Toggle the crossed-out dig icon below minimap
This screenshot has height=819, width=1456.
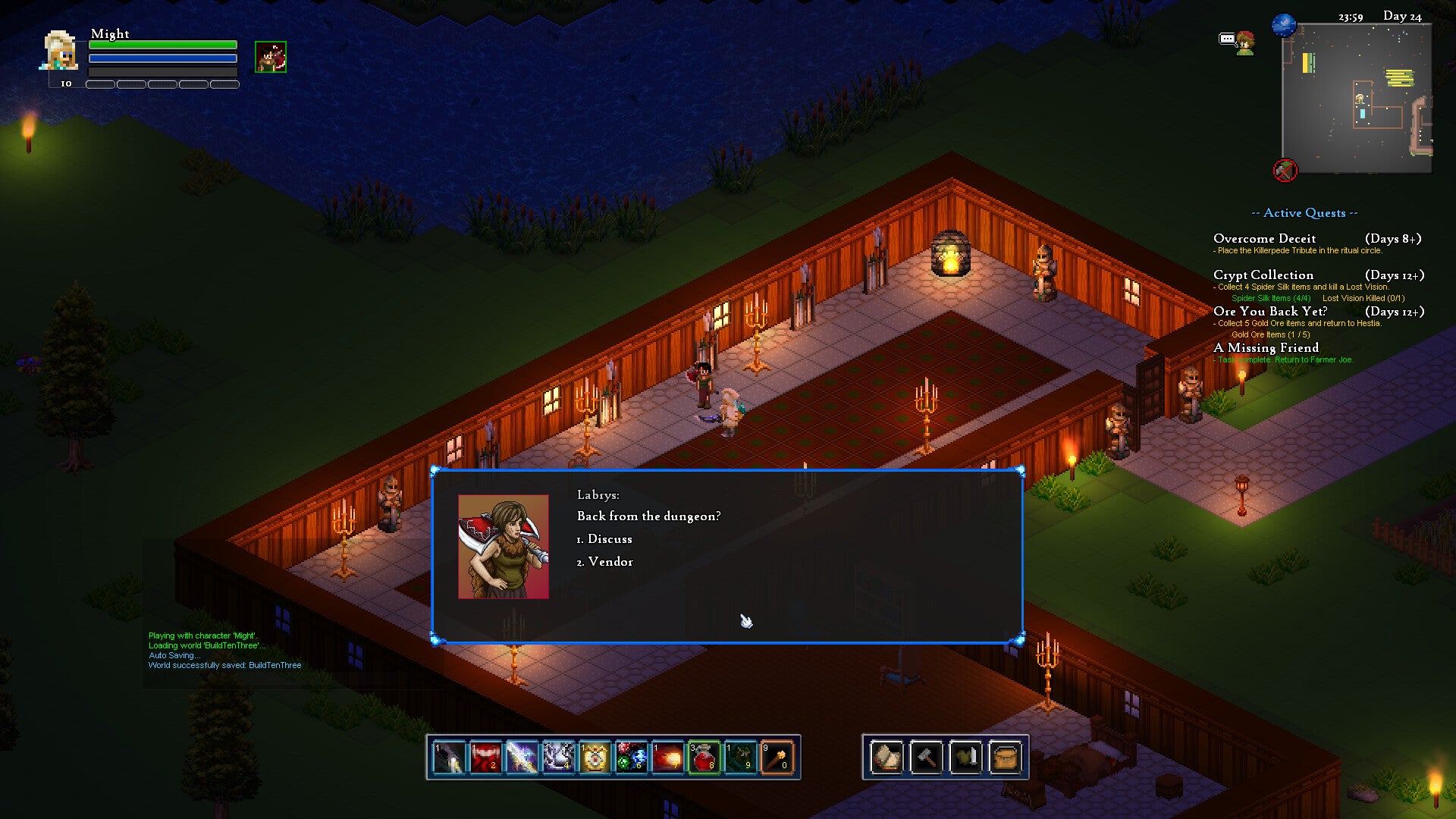tap(1285, 170)
